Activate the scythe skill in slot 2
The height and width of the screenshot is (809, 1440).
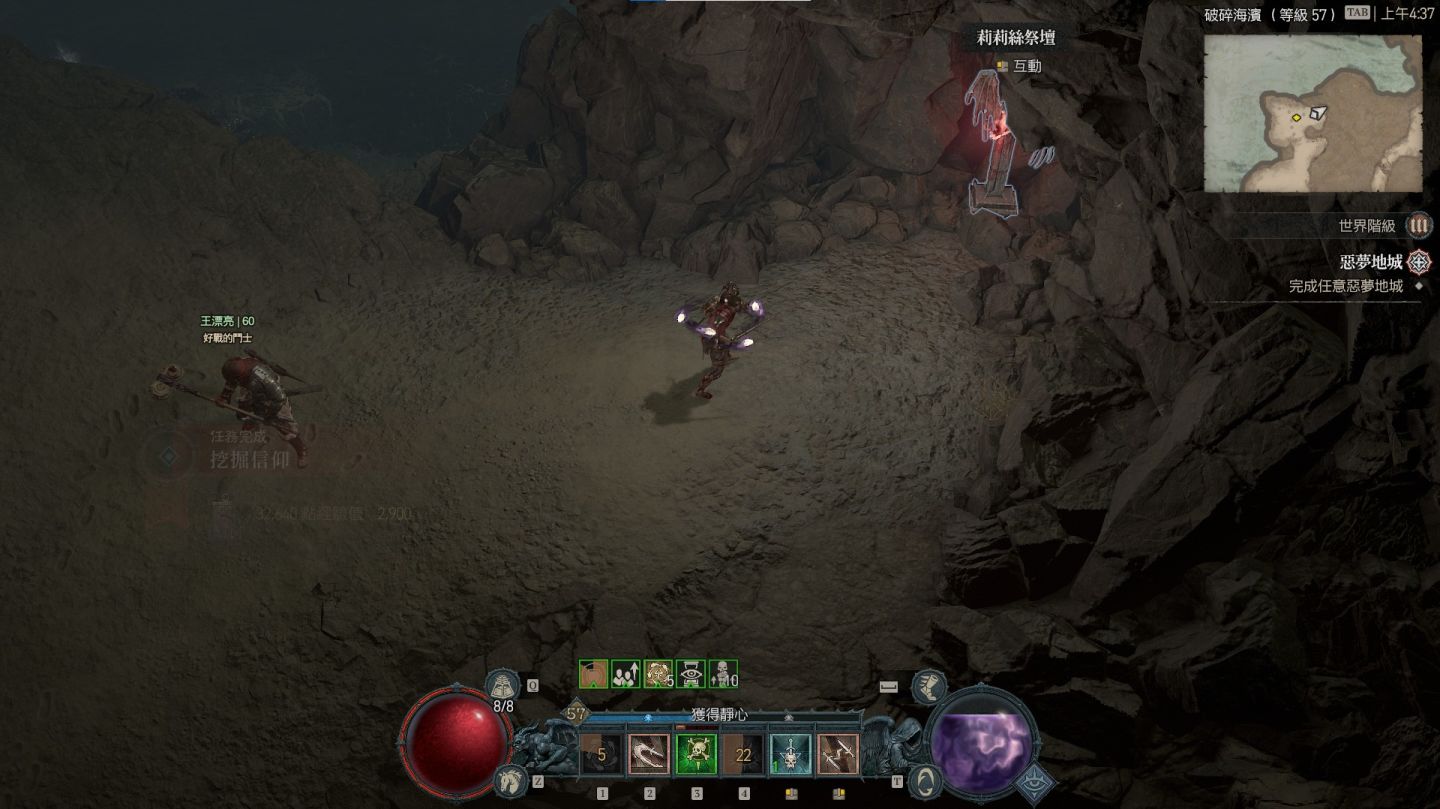649,755
